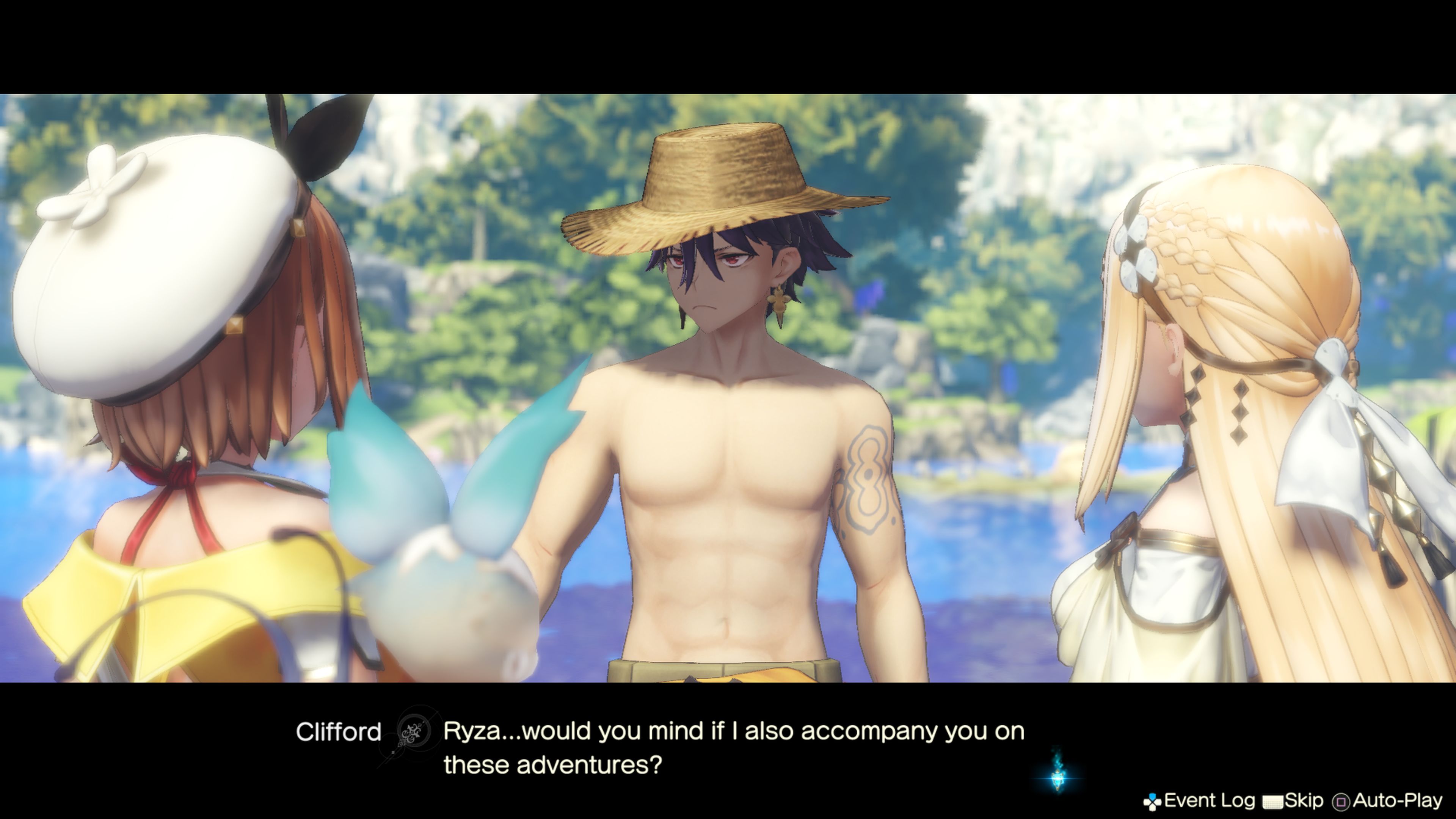1456x819 pixels.
Task: Open the Event Log
Action: tap(1199, 800)
